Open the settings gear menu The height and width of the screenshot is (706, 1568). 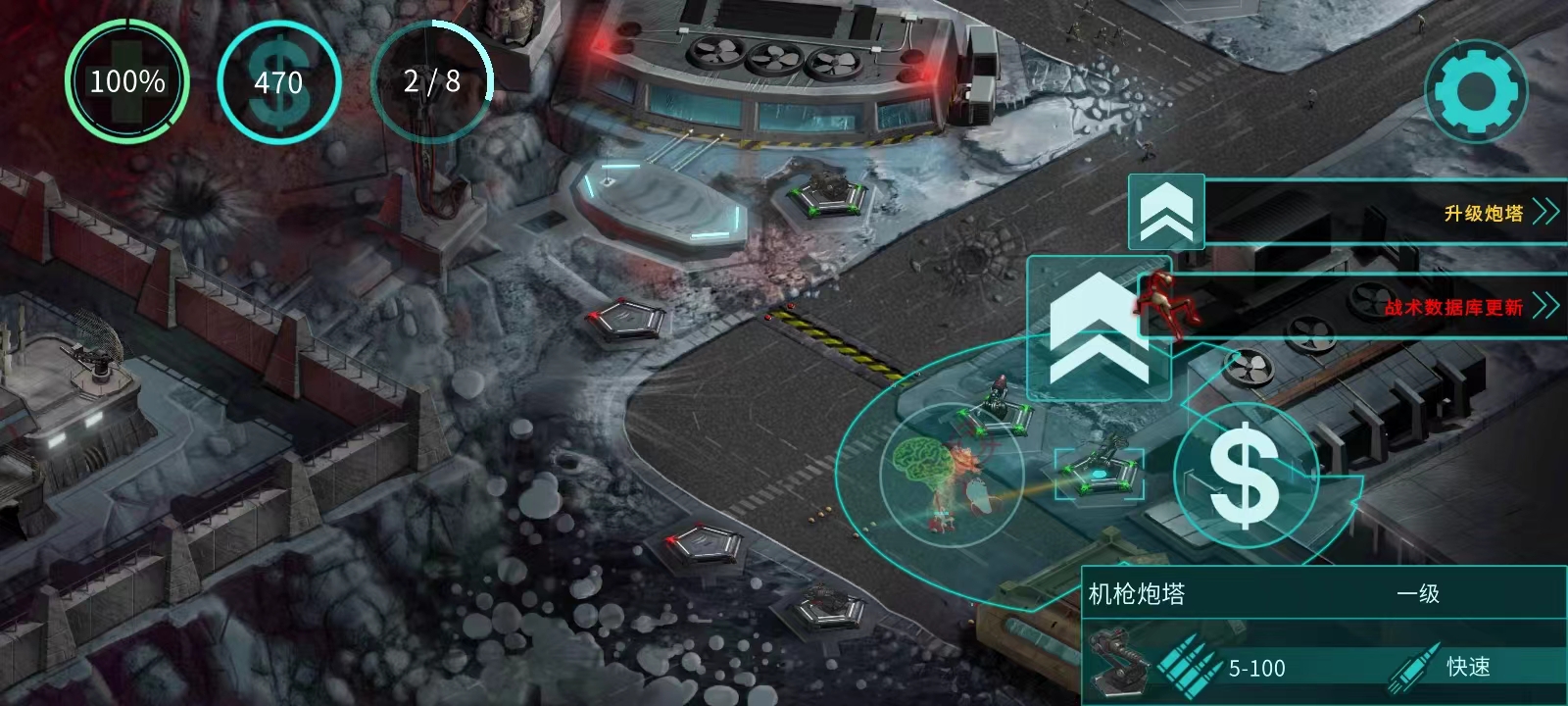click(1475, 91)
